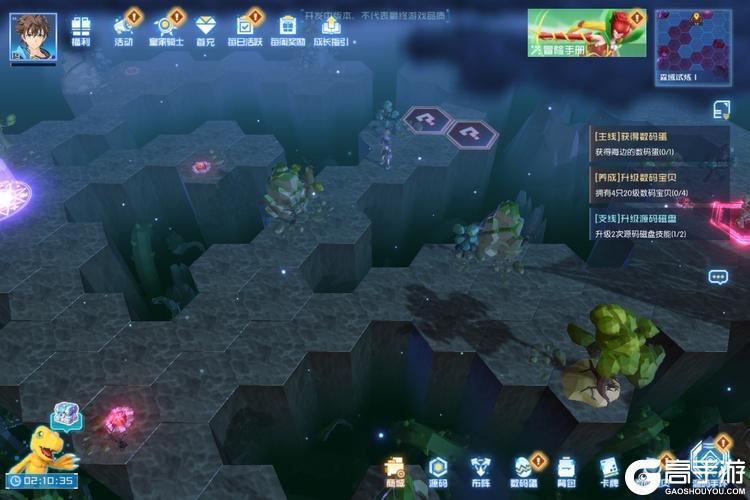Open the 皇家骑士 Royal Knights menu
The height and width of the screenshot is (500, 750).
[x=165, y=30]
